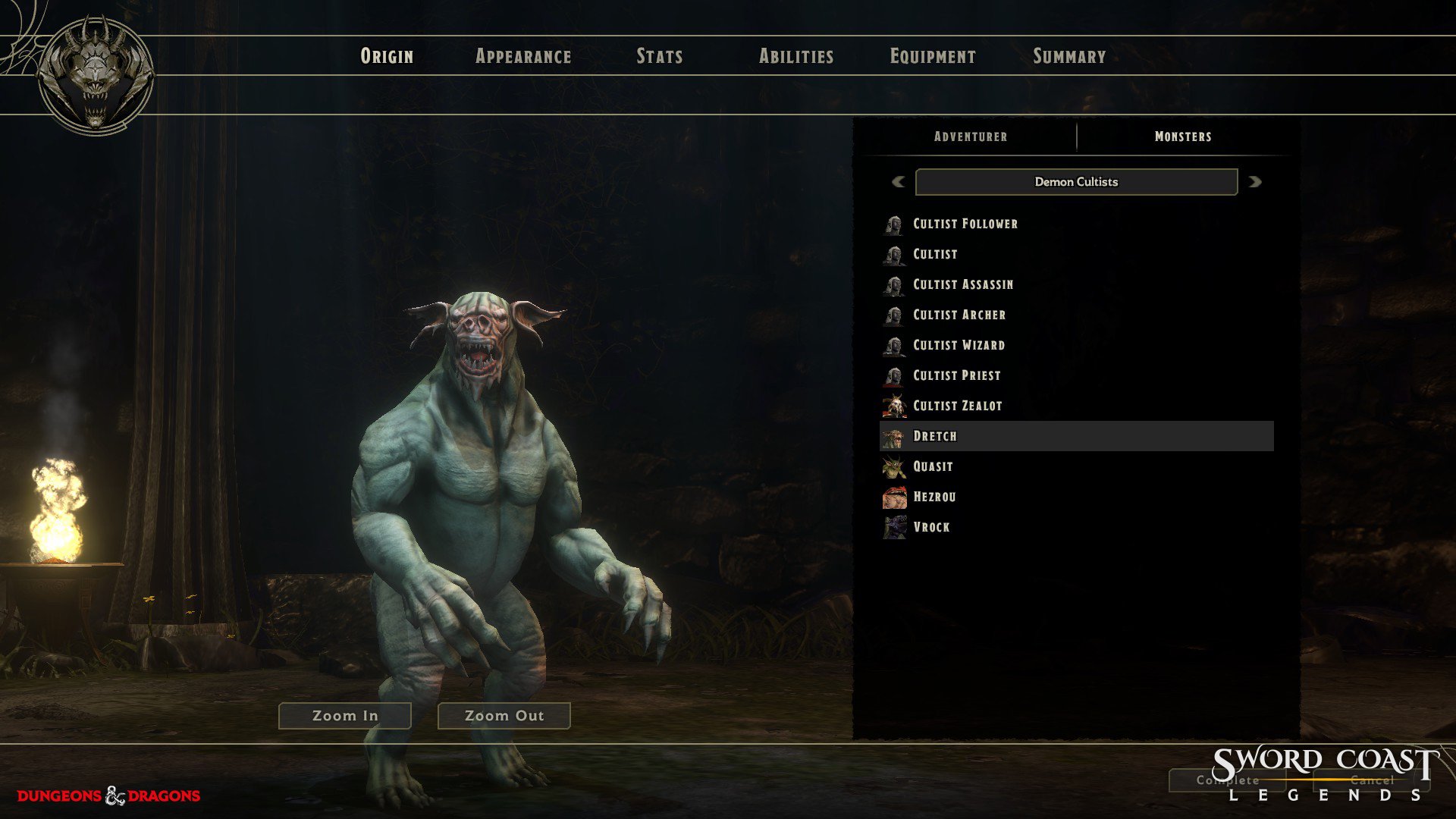Choose the Cultist Zealot entry
1456x819 pixels.
coord(957,406)
